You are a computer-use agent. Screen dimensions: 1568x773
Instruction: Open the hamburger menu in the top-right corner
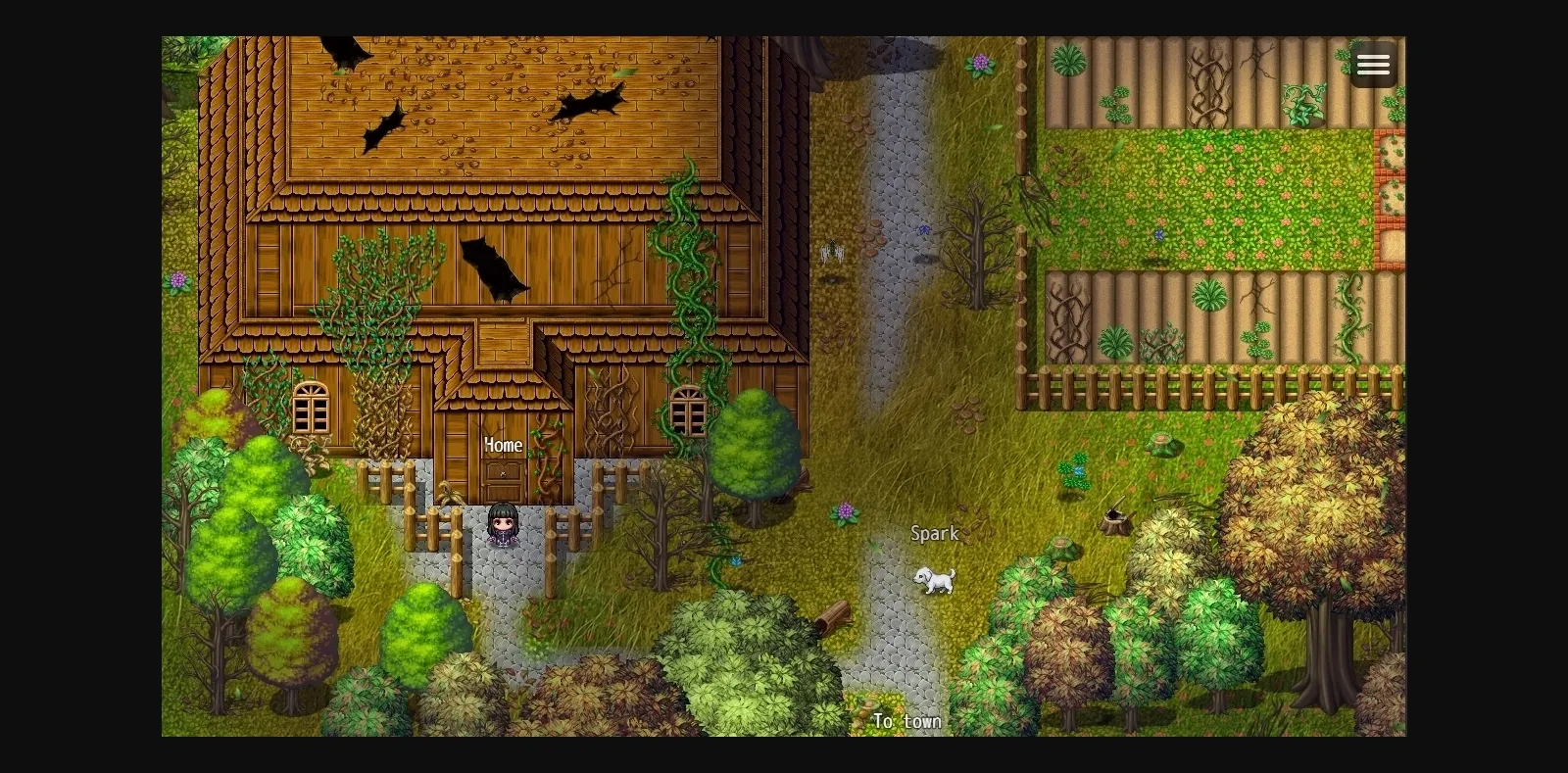click(1374, 66)
